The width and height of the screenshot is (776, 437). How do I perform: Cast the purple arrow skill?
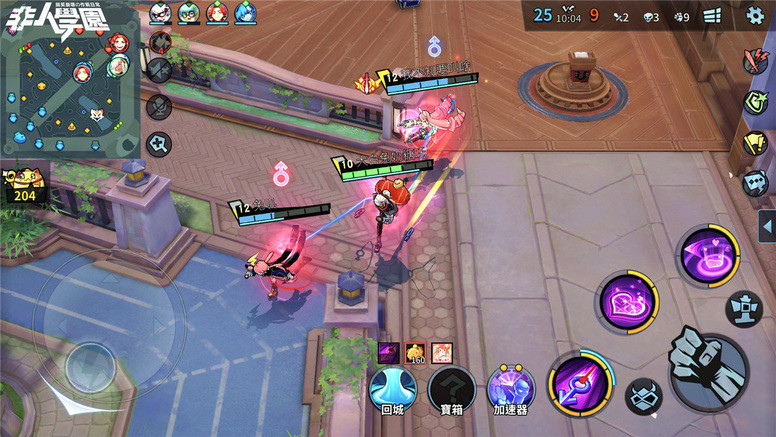pyautogui.click(x=579, y=384)
